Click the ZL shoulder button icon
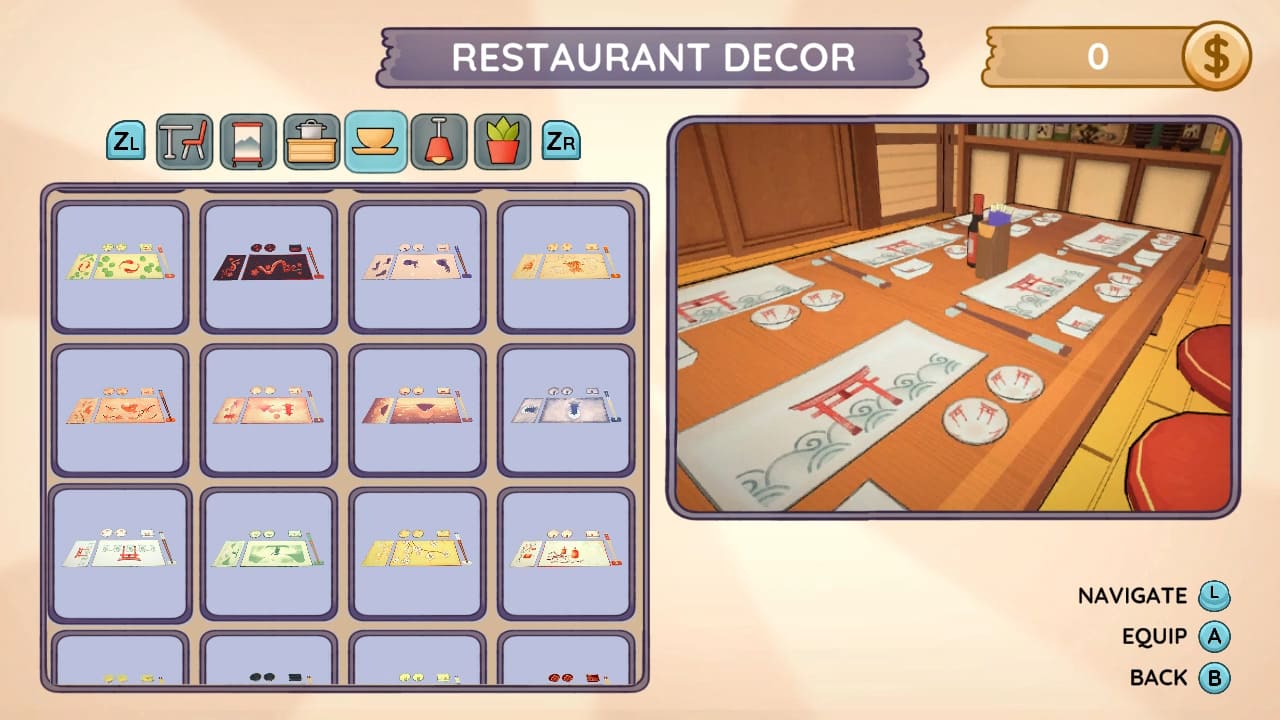Image resolution: width=1280 pixels, height=720 pixels. coord(124,141)
